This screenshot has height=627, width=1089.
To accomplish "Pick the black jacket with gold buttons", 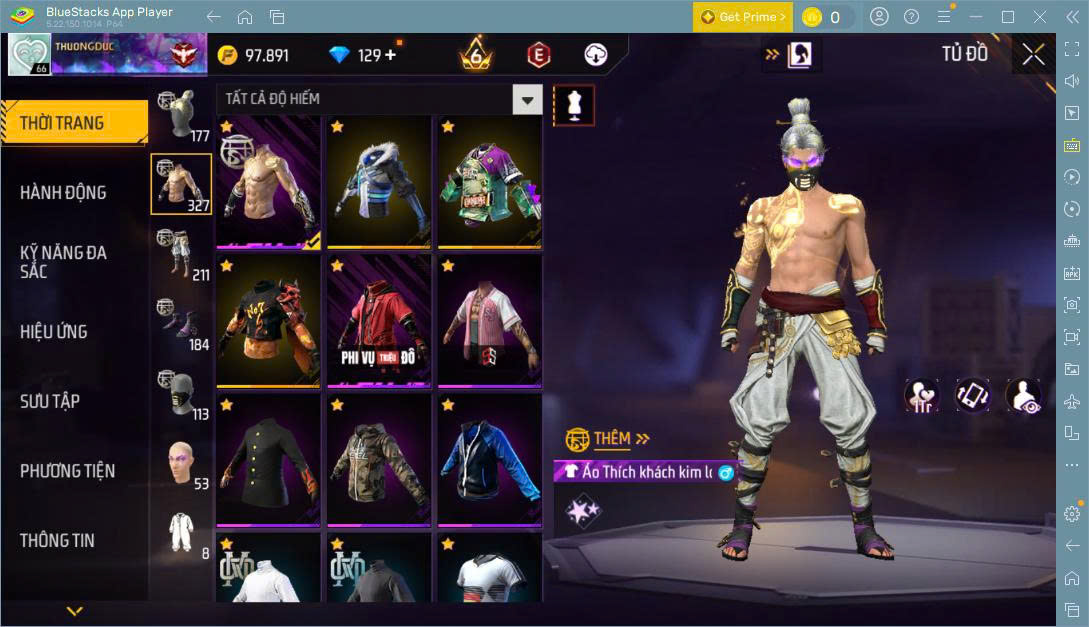I will click(x=268, y=460).
